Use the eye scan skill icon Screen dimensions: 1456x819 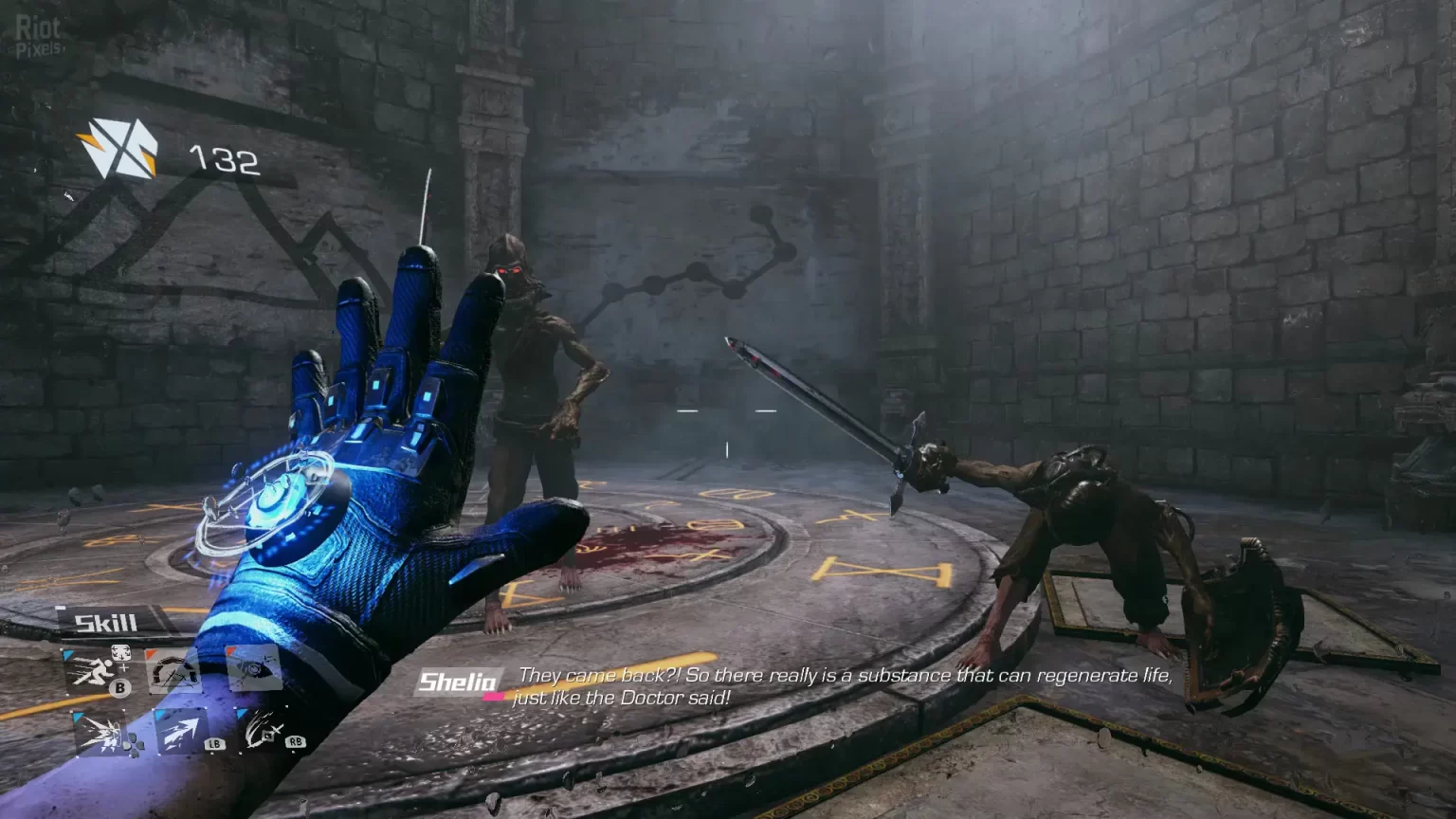pyautogui.click(x=254, y=669)
